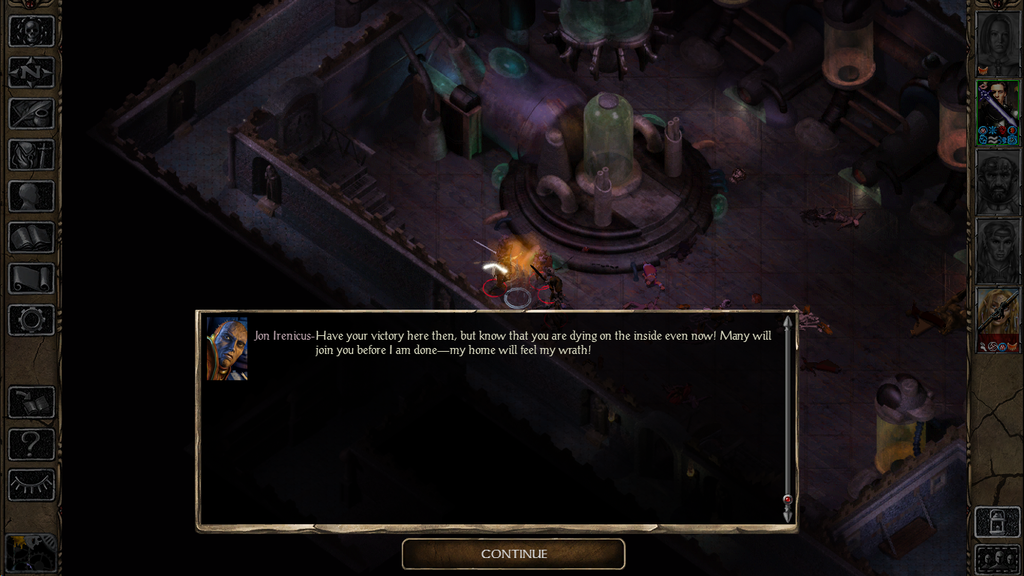Open the area map with the compass icon
This screenshot has height=576, width=1024.
click(x=31, y=72)
